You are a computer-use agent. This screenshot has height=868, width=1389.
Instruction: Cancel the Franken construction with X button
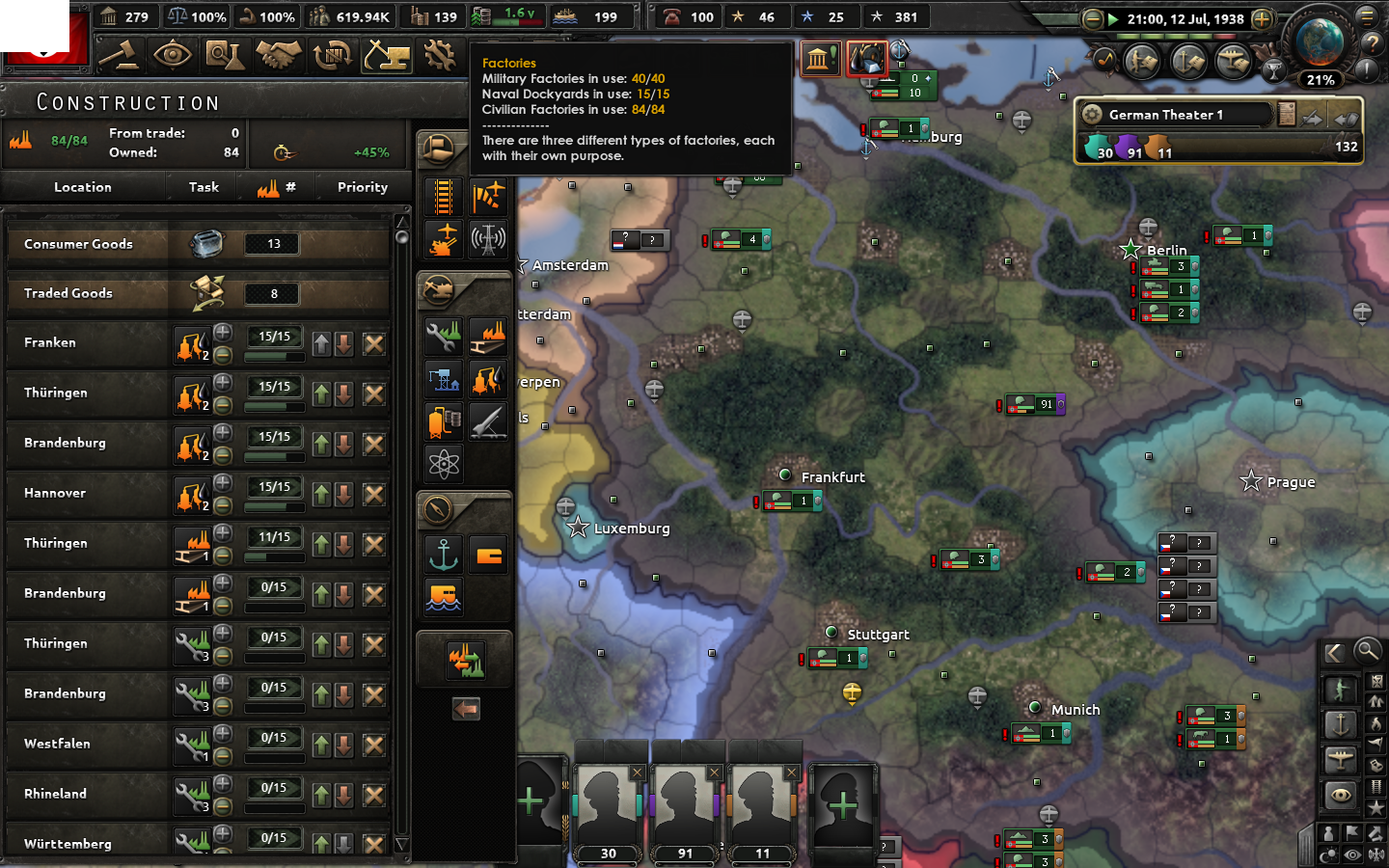pyautogui.click(x=373, y=343)
